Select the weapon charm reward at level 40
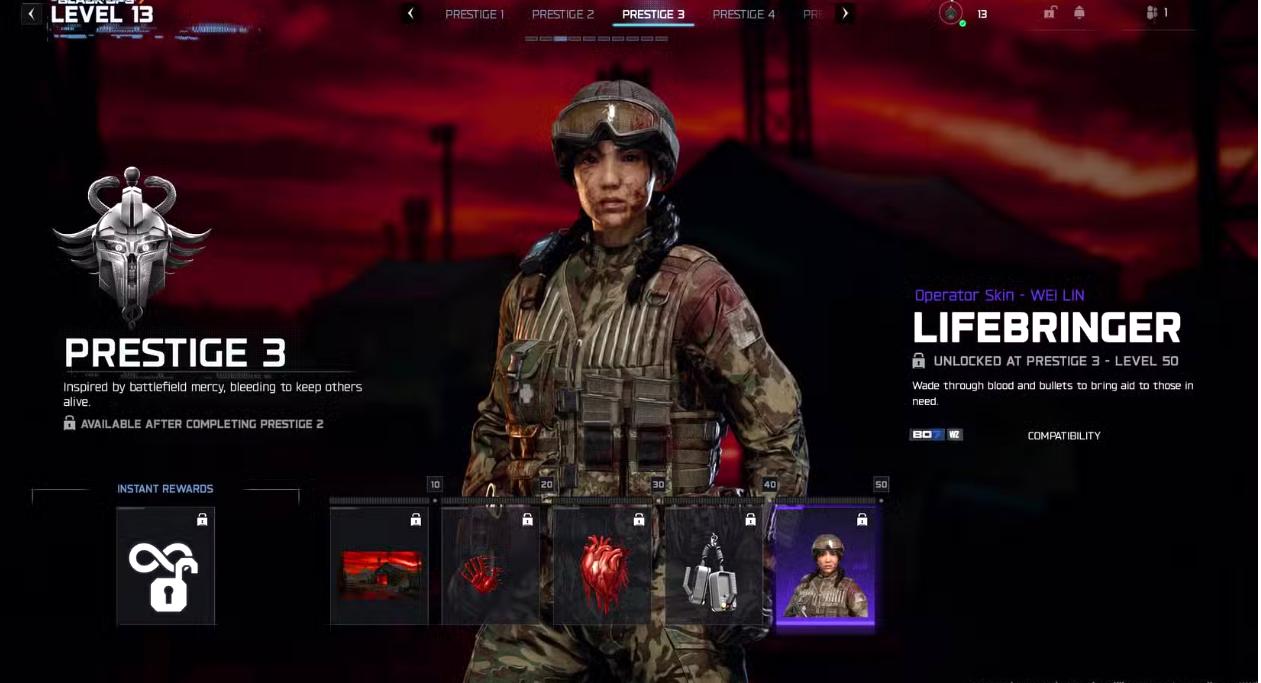Viewport: 1261px width, 683px height. click(x=713, y=567)
